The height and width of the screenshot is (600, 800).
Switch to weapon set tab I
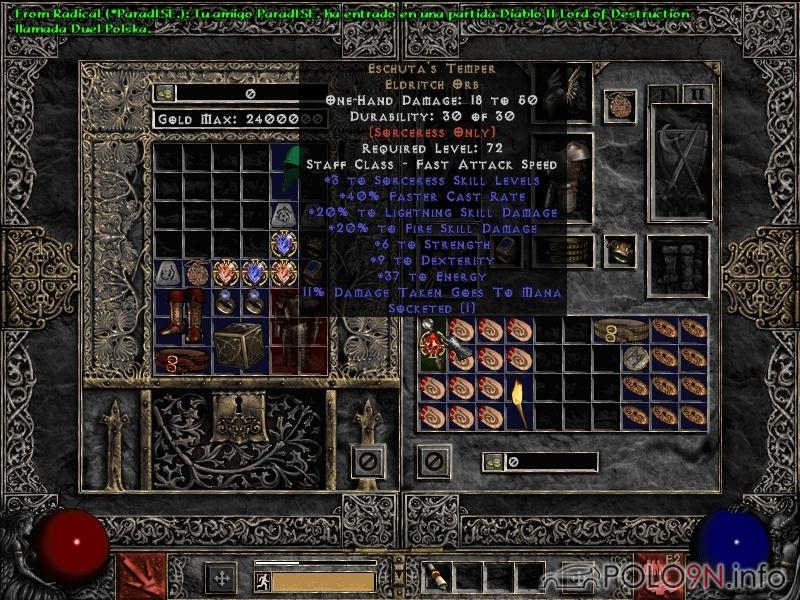click(x=662, y=95)
